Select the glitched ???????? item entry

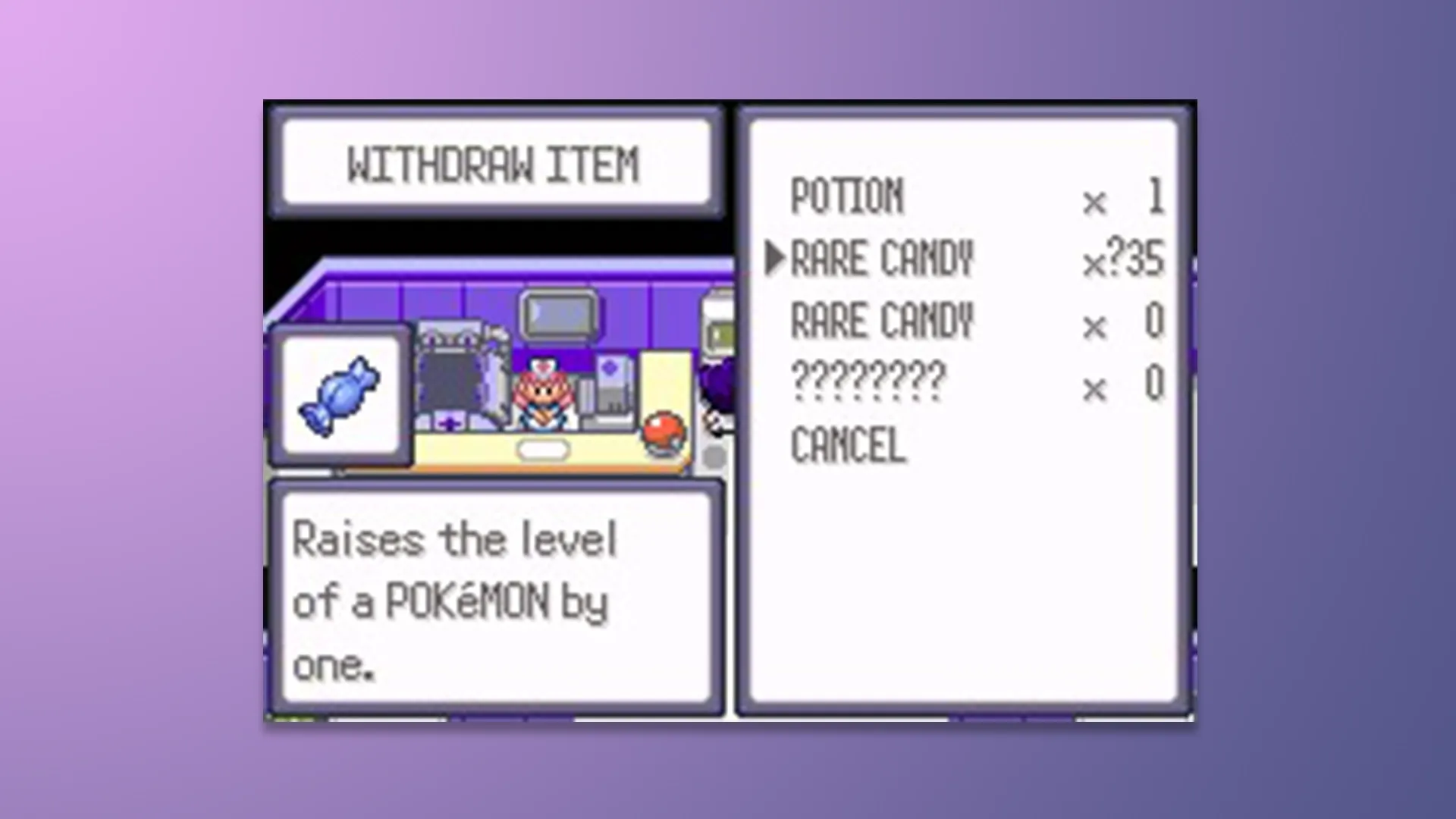(x=868, y=381)
